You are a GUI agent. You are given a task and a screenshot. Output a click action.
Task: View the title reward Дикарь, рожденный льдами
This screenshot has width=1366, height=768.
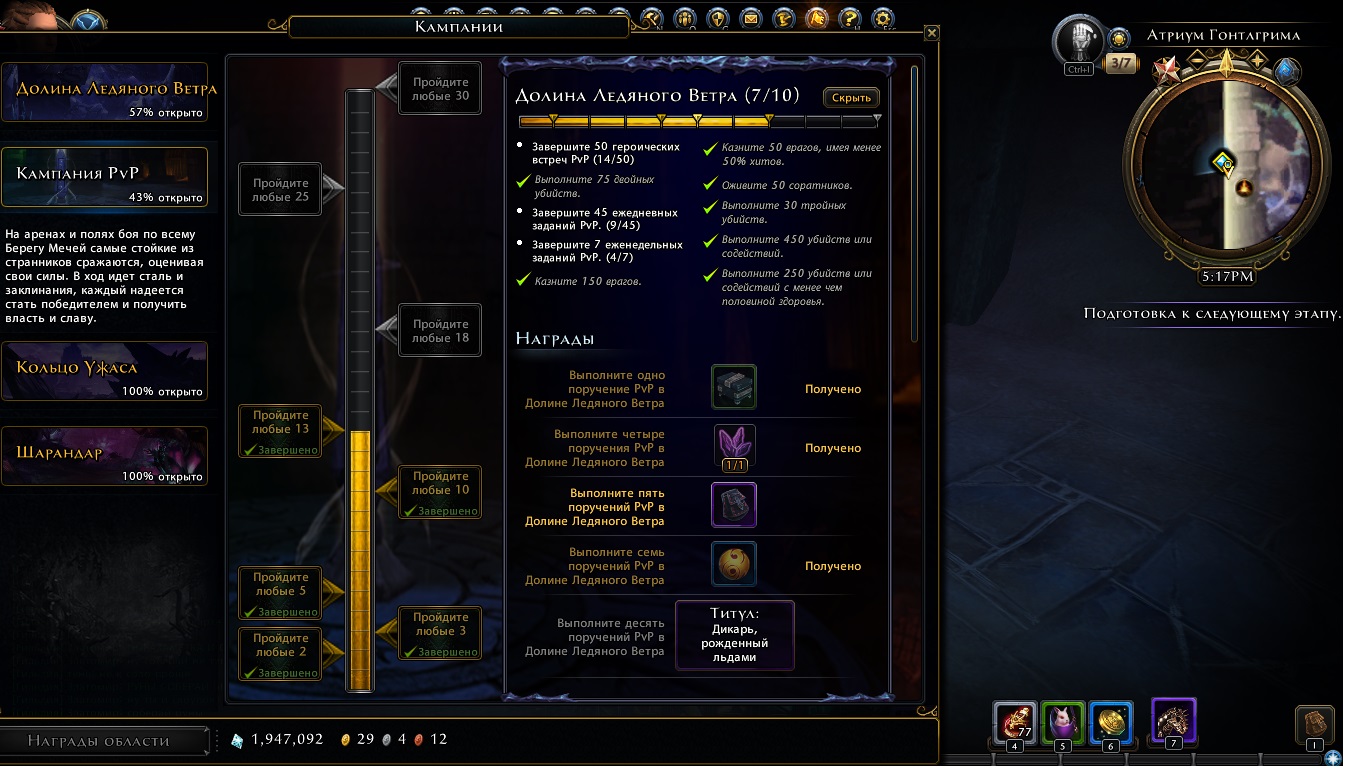[x=735, y=636]
